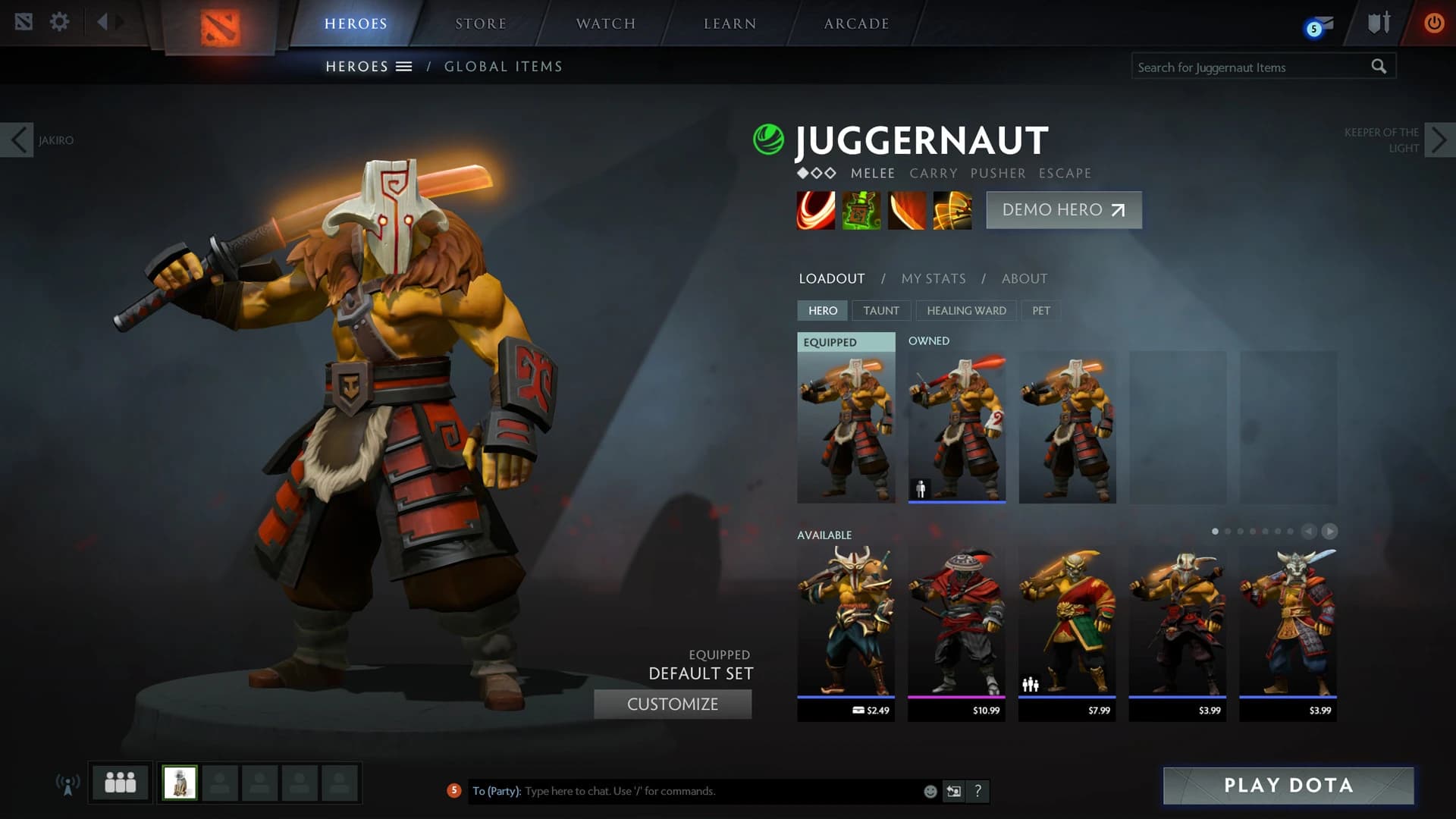The image size is (1456, 819).
Task: Open the Dota 2 home icon
Action: 25,21
